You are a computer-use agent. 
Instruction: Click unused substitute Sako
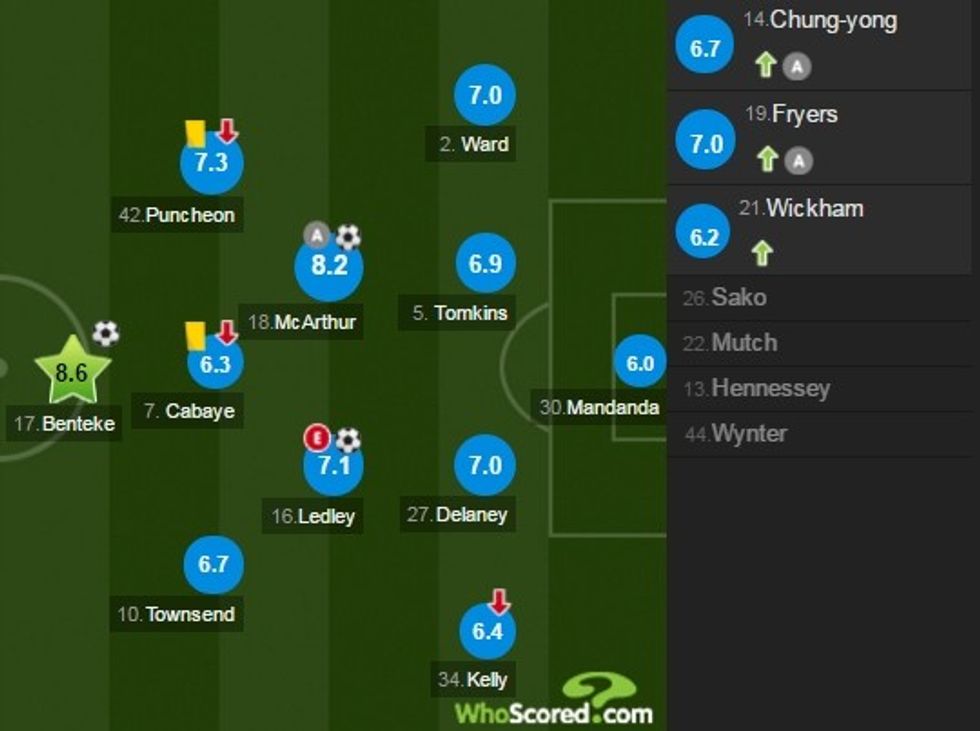tap(740, 298)
